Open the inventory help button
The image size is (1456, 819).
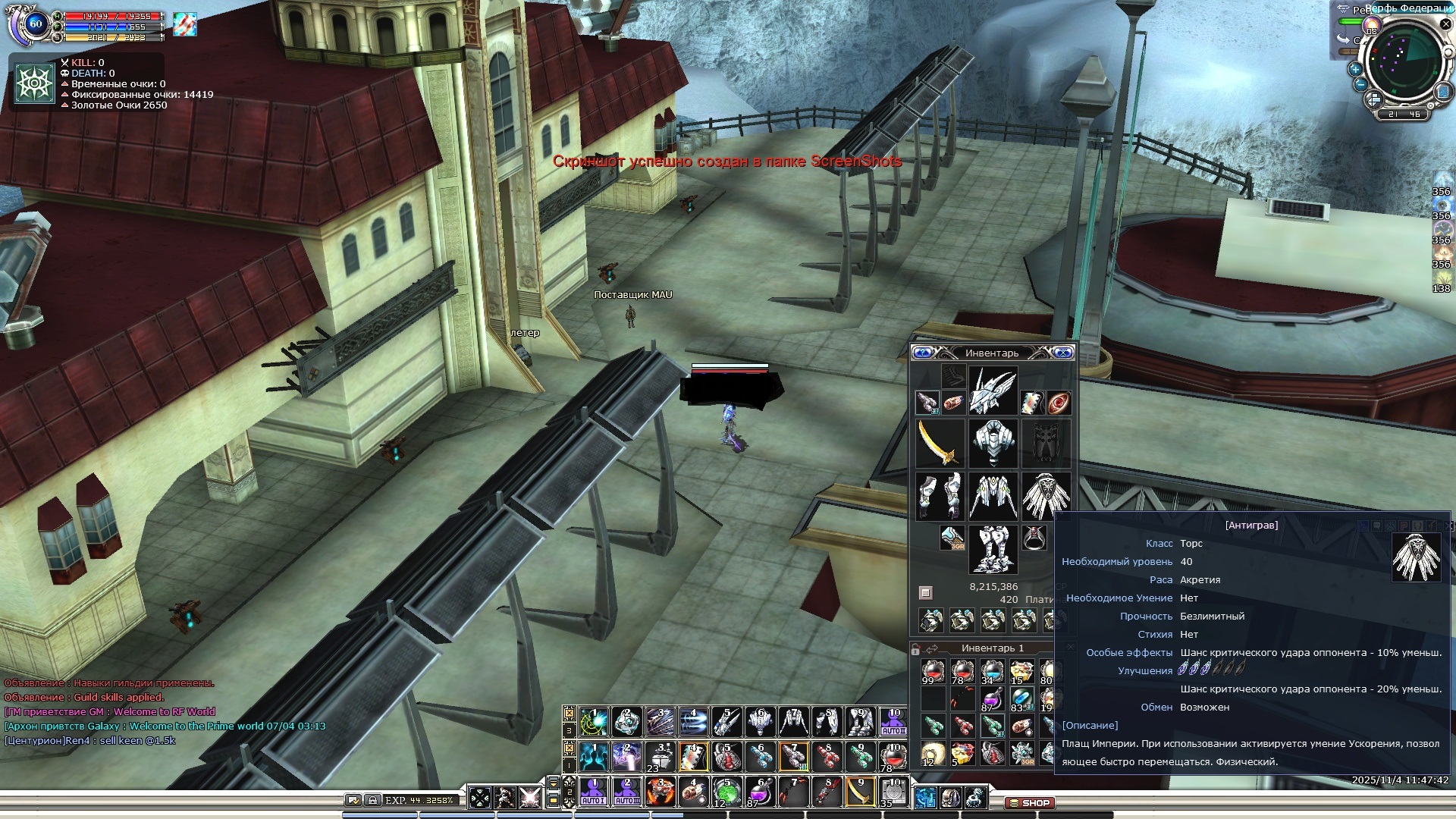click(923, 353)
